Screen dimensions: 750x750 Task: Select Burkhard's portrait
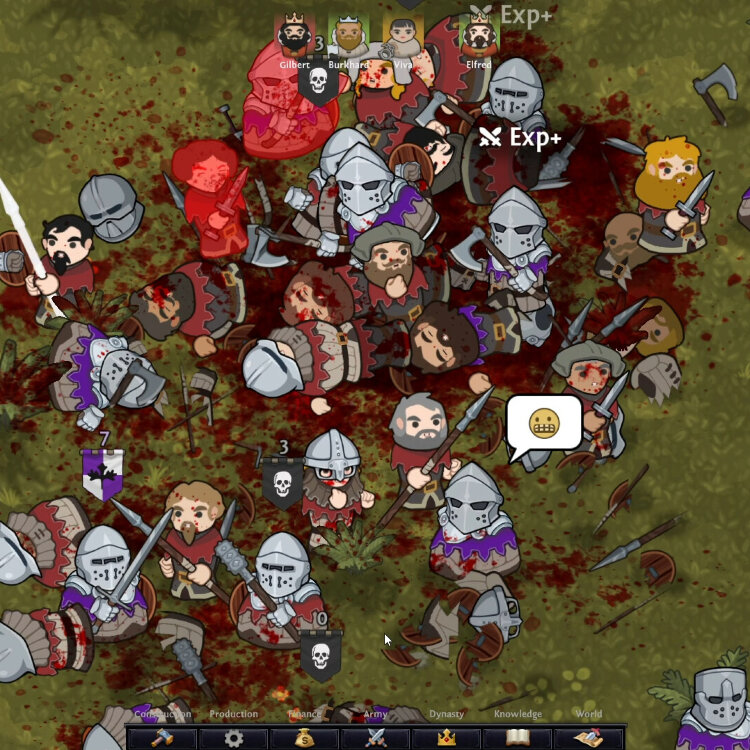[348, 37]
